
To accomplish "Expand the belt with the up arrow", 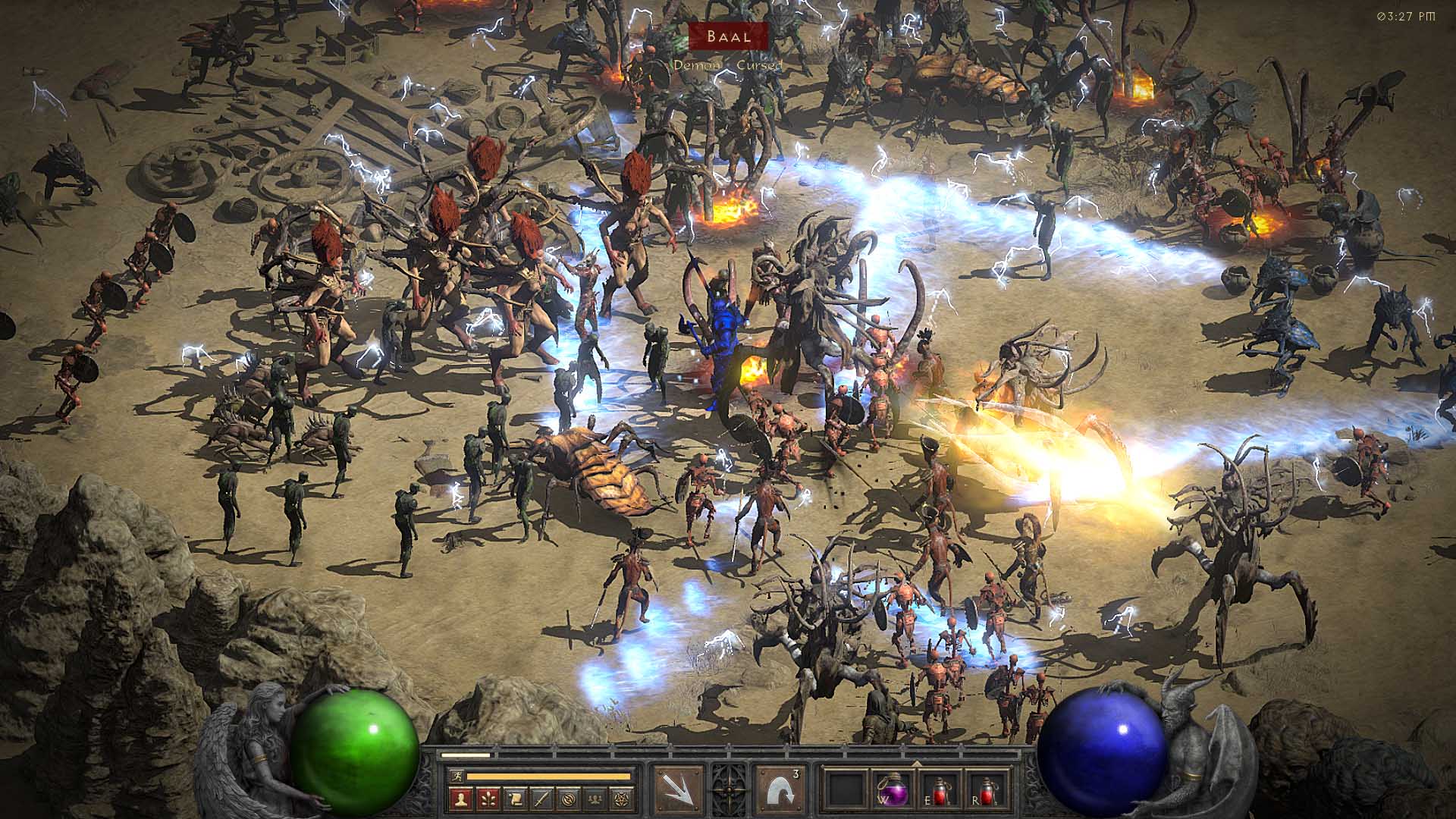I will [915, 764].
